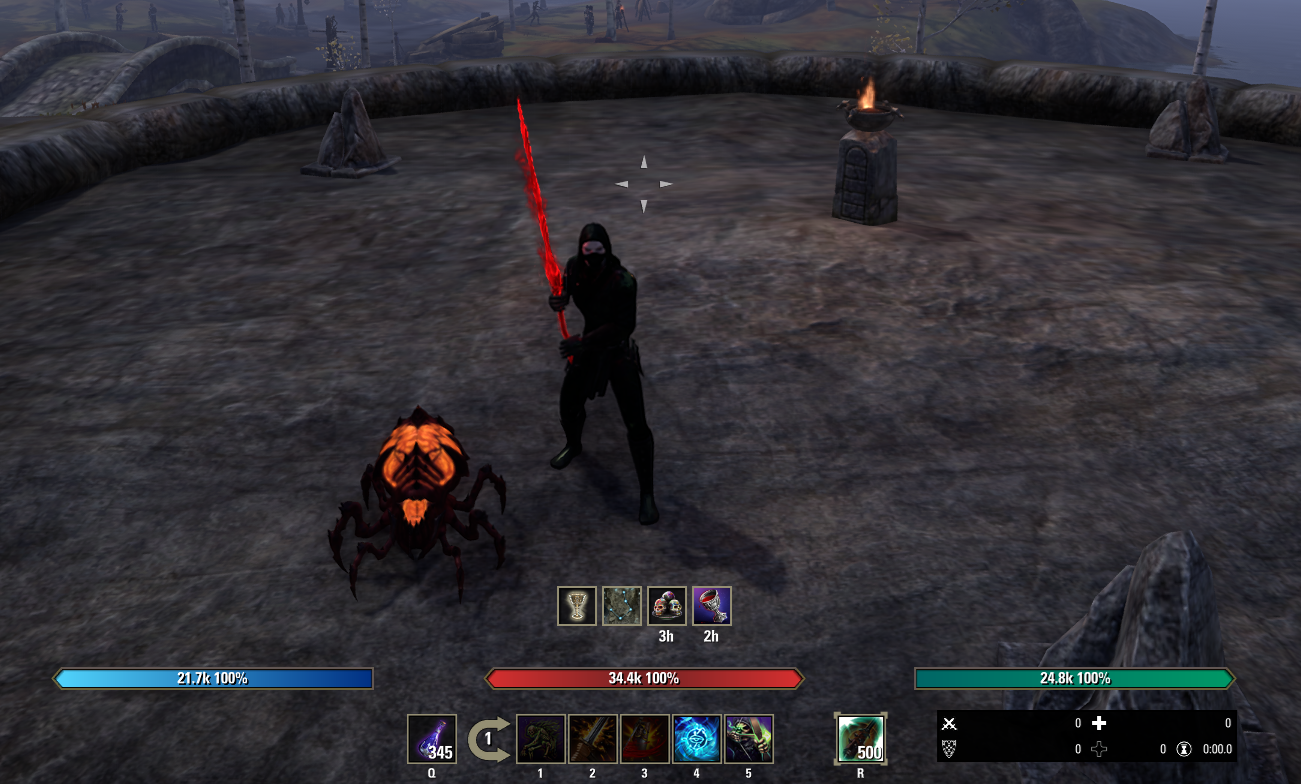This screenshot has width=1301, height=784.
Task: Click the hourglass combat timer icon
Action: tap(1184, 748)
